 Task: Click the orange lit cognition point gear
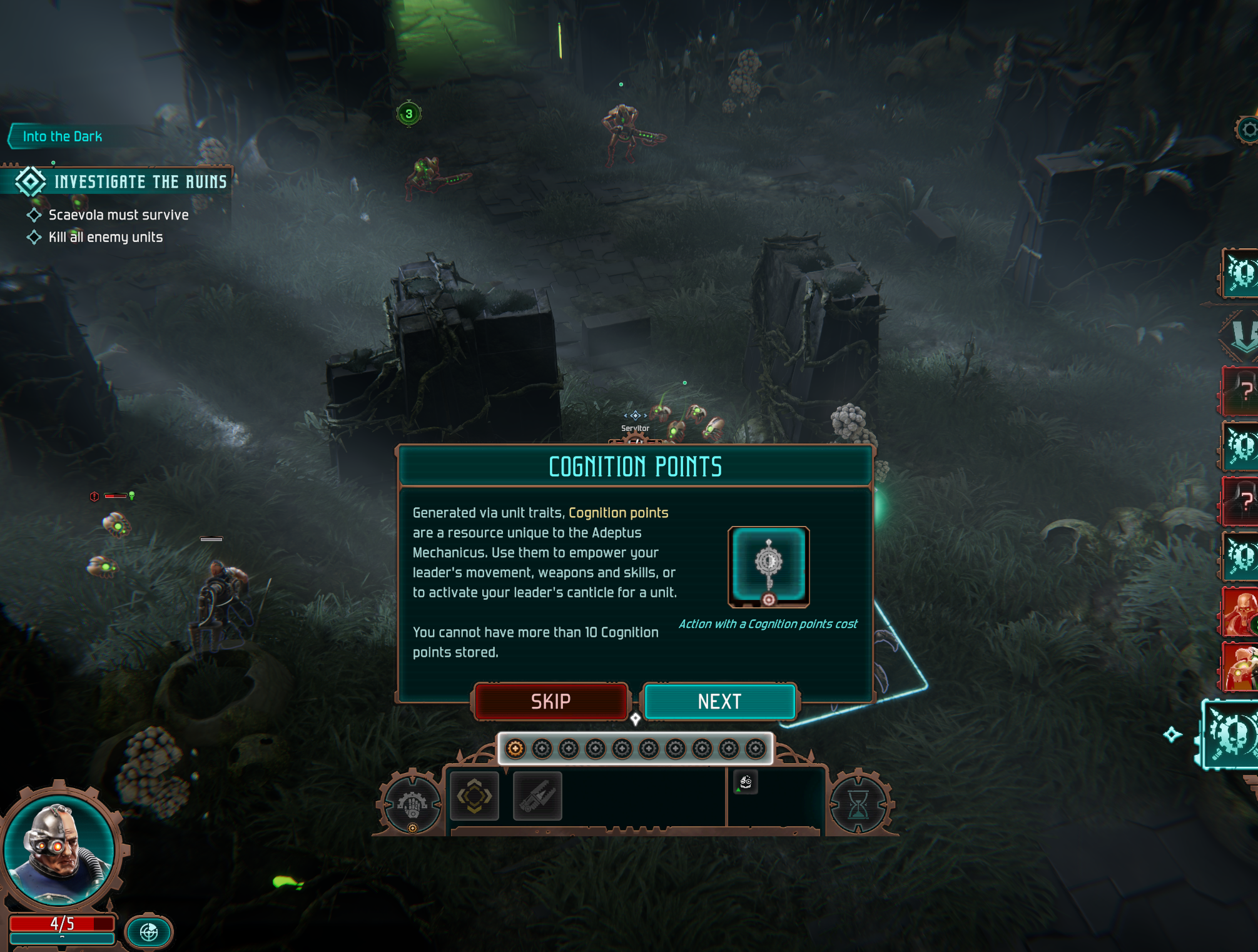pos(515,748)
